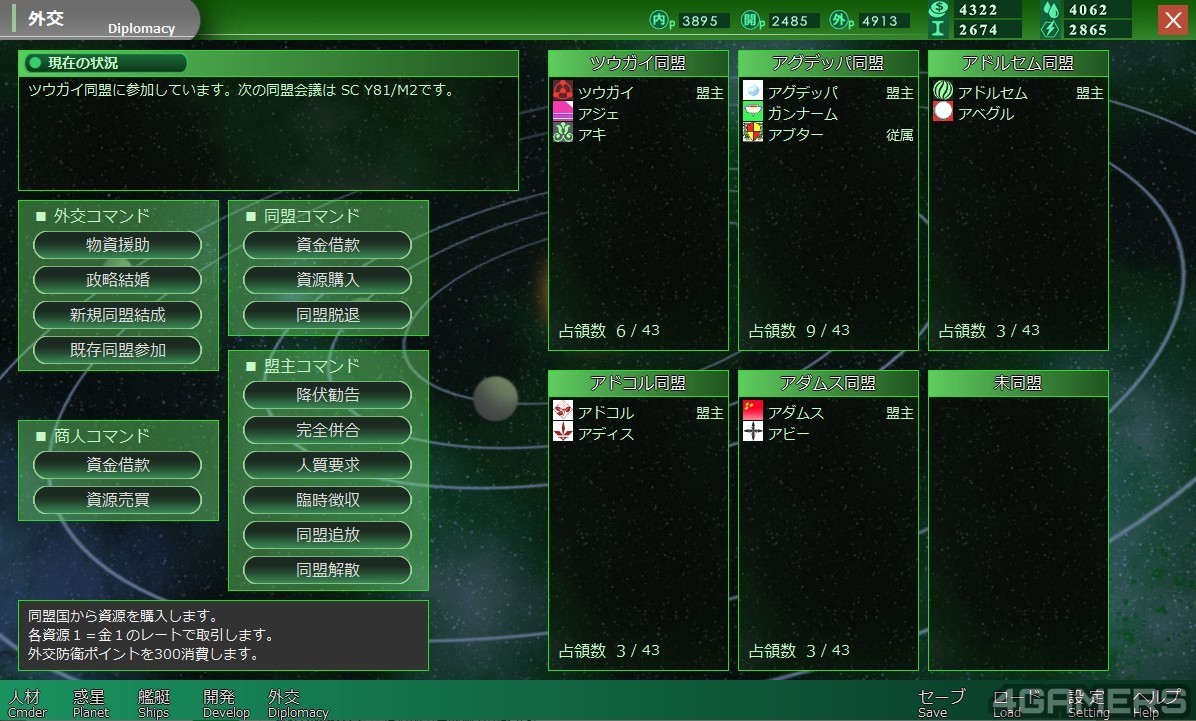Image resolution: width=1196 pixels, height=721 pixels.
Task: Choose 同盟追放 to expel an ally
Action: point(328,535)
